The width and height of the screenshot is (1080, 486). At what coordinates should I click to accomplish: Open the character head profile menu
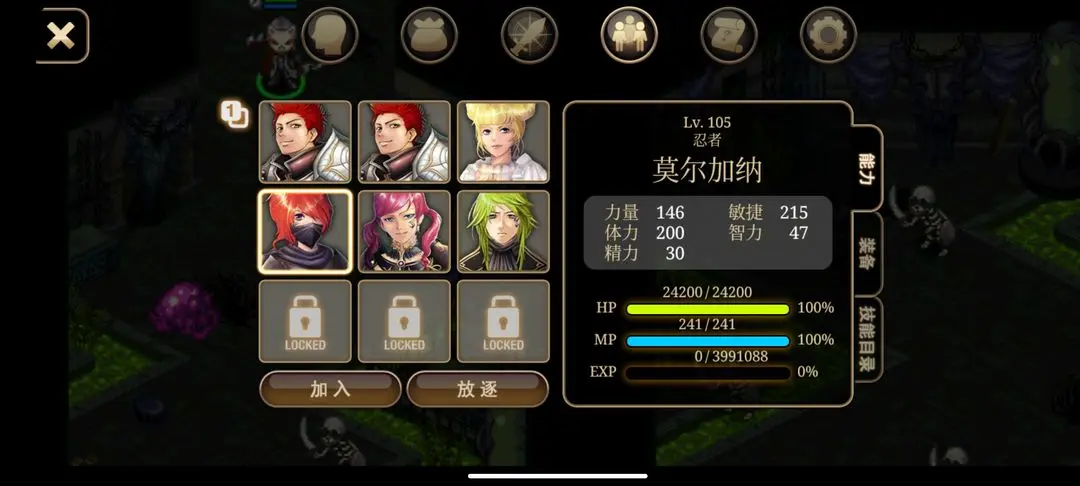coord(329,36)
